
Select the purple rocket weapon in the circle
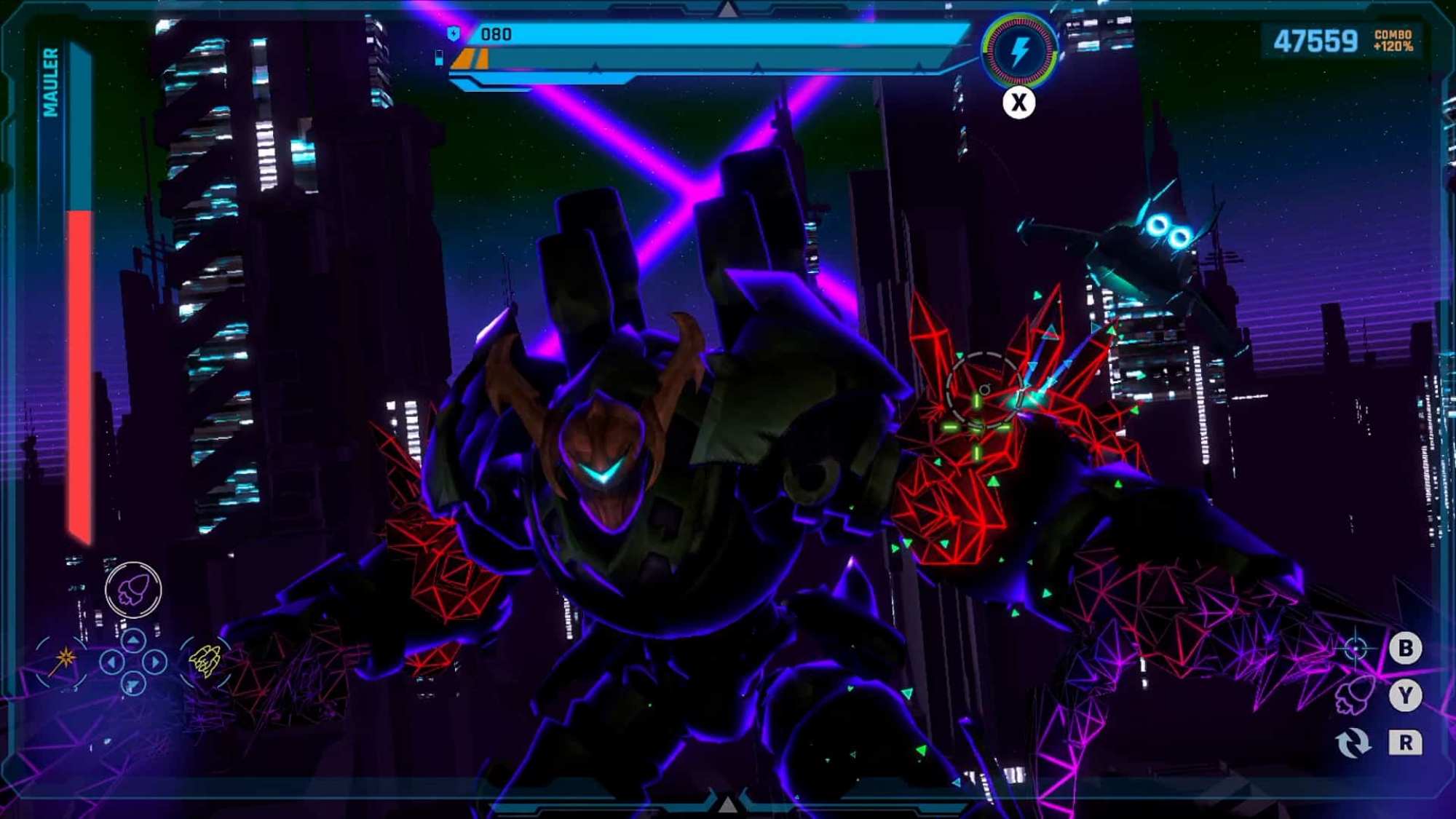[133, 589]
